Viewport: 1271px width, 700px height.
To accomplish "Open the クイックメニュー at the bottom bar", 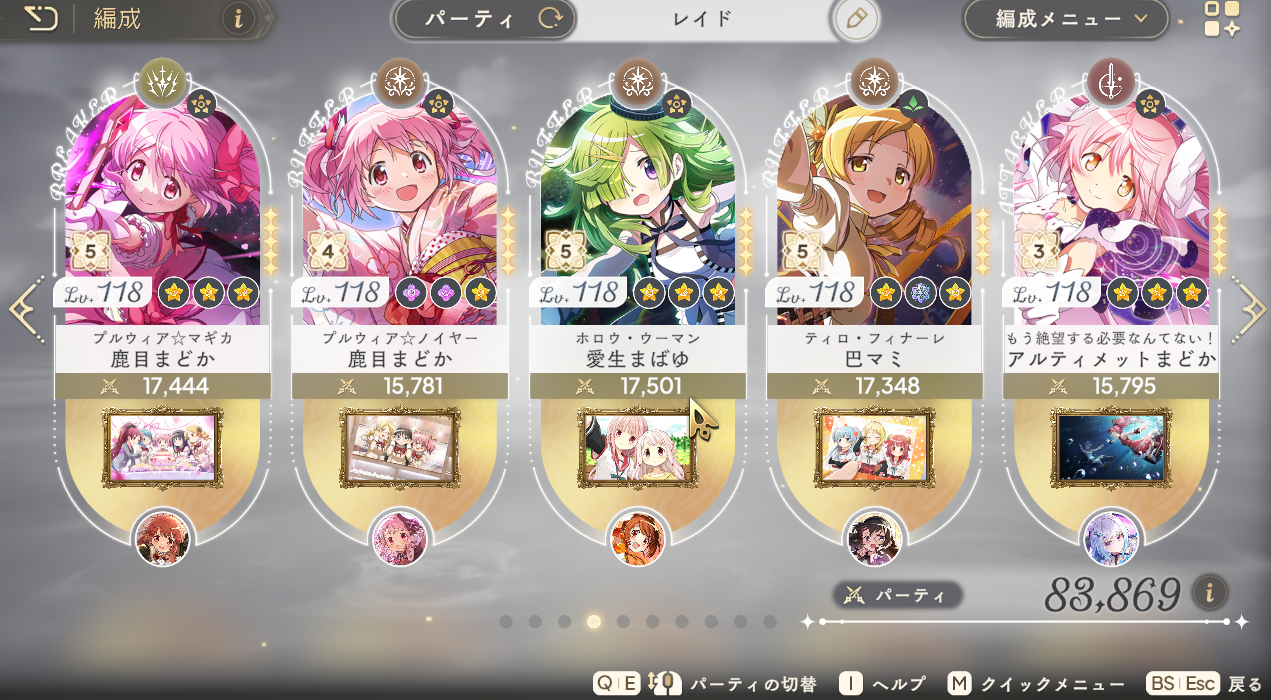I will point(1028,684).
